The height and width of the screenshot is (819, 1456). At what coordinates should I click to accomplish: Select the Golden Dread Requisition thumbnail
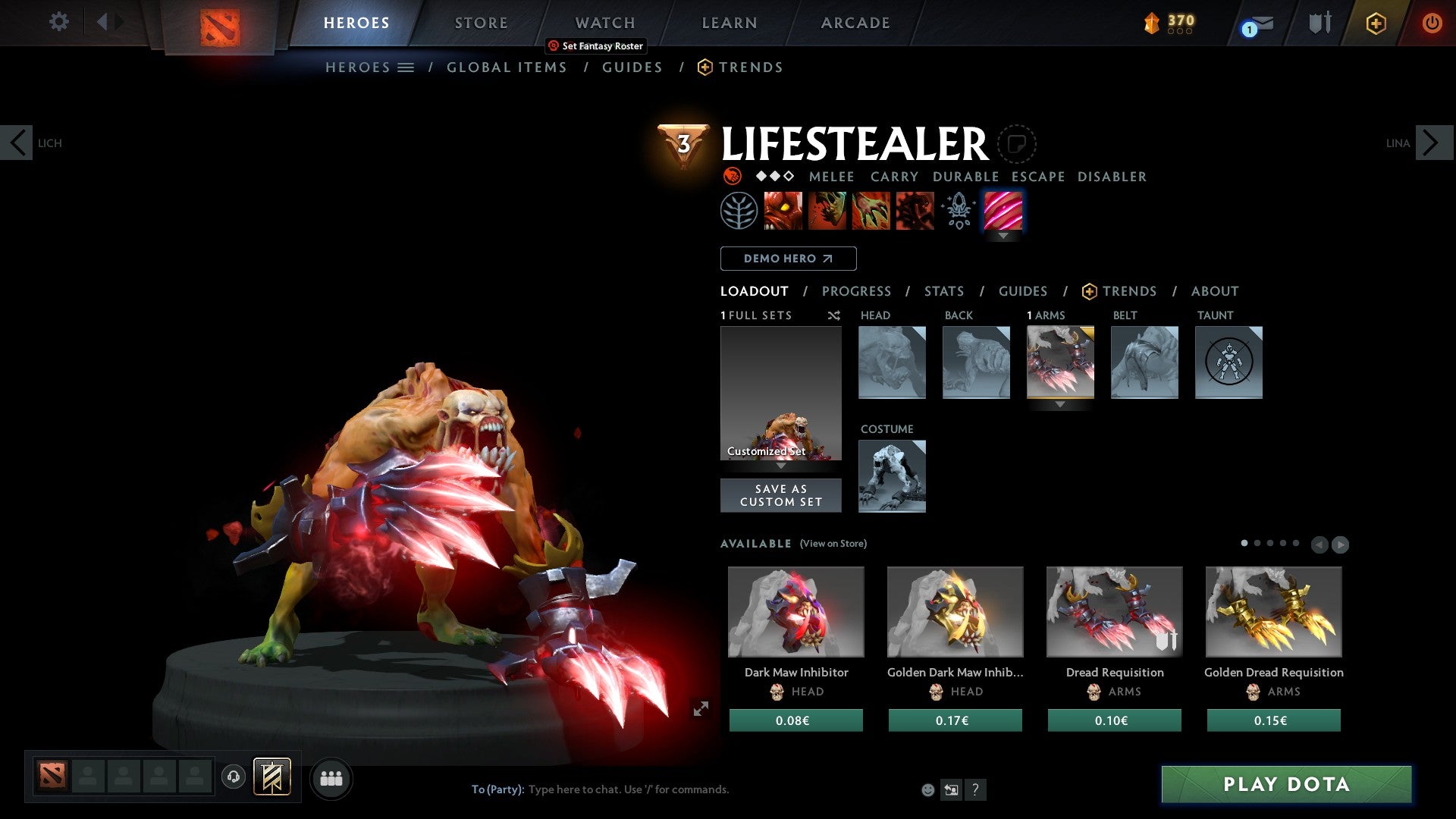click(1274, 611)
